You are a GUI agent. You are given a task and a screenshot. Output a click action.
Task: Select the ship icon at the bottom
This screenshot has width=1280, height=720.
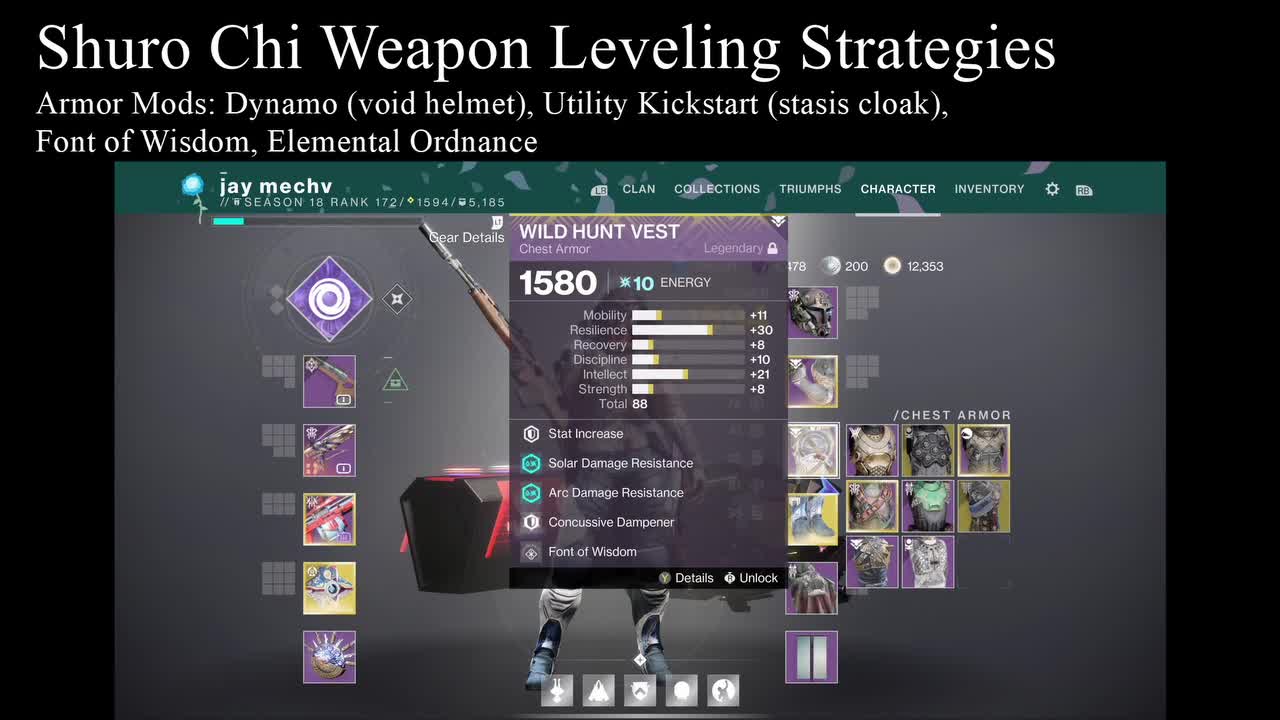(x=598, y=690)
